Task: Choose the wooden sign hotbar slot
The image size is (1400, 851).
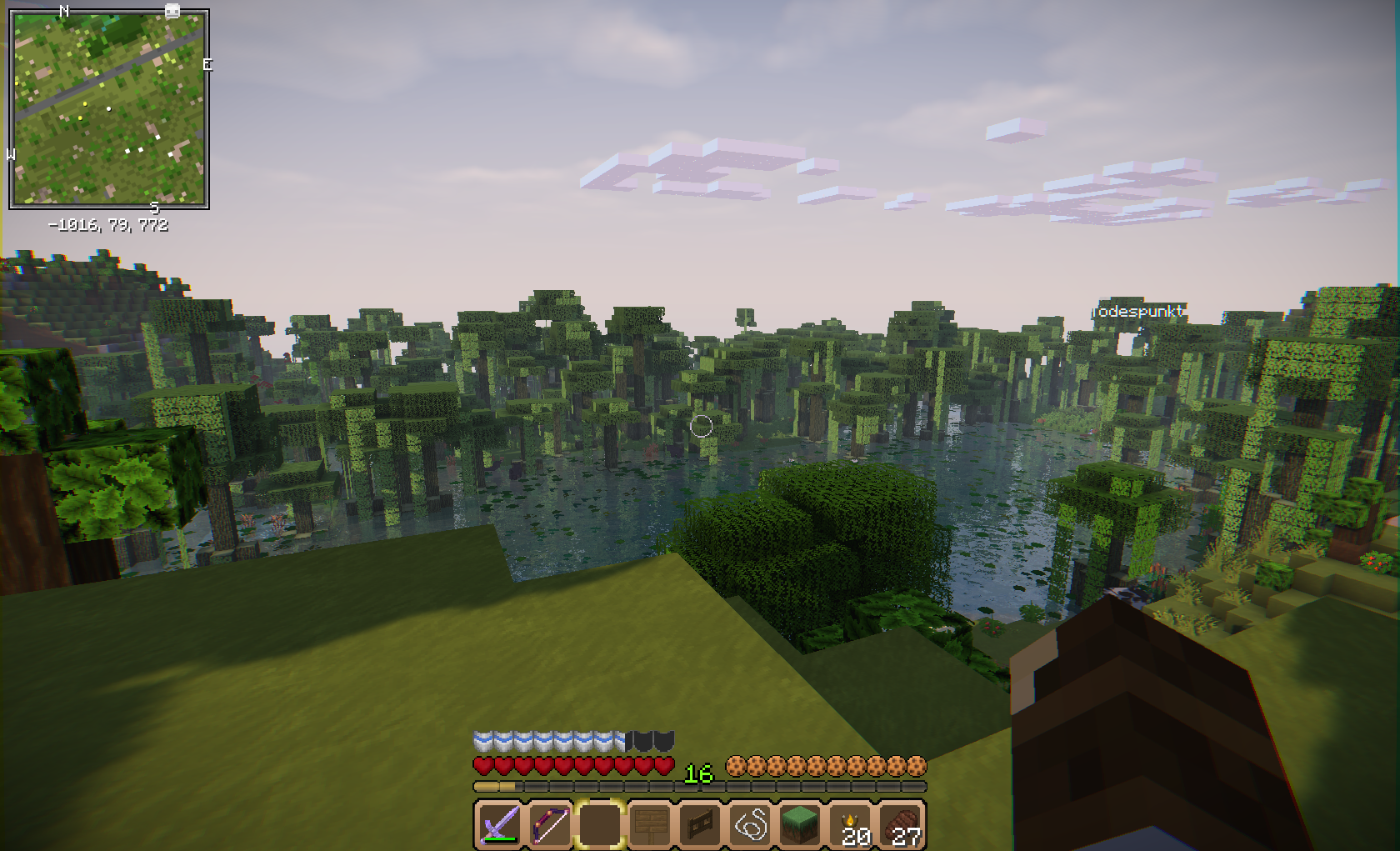Action: [650, 824]
